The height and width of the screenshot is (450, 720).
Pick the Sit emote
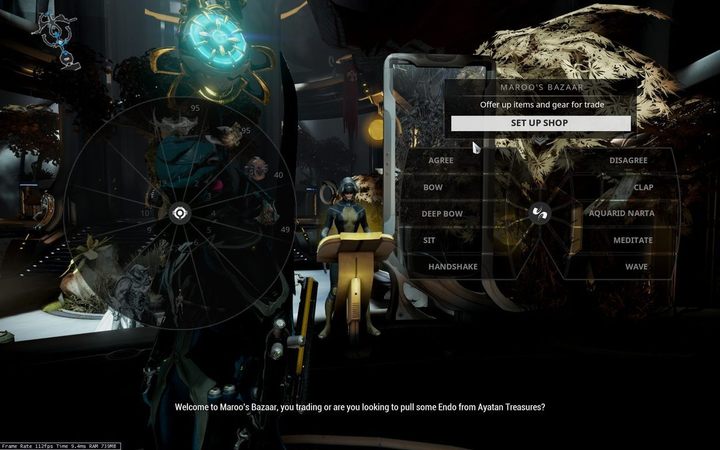point(429,240)
